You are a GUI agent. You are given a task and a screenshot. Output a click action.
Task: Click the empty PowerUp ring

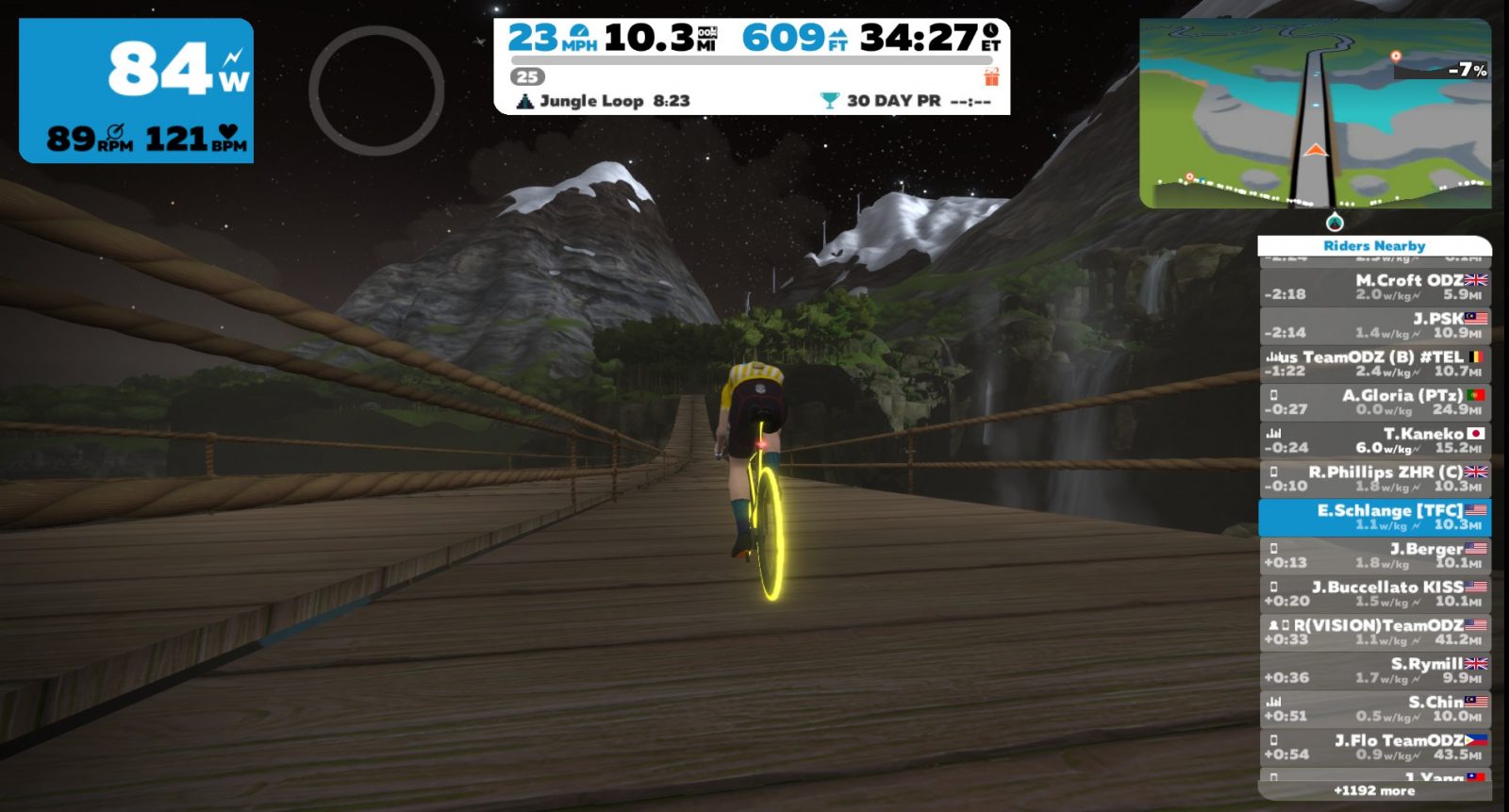pyautogui.click(x=376, y=91)
